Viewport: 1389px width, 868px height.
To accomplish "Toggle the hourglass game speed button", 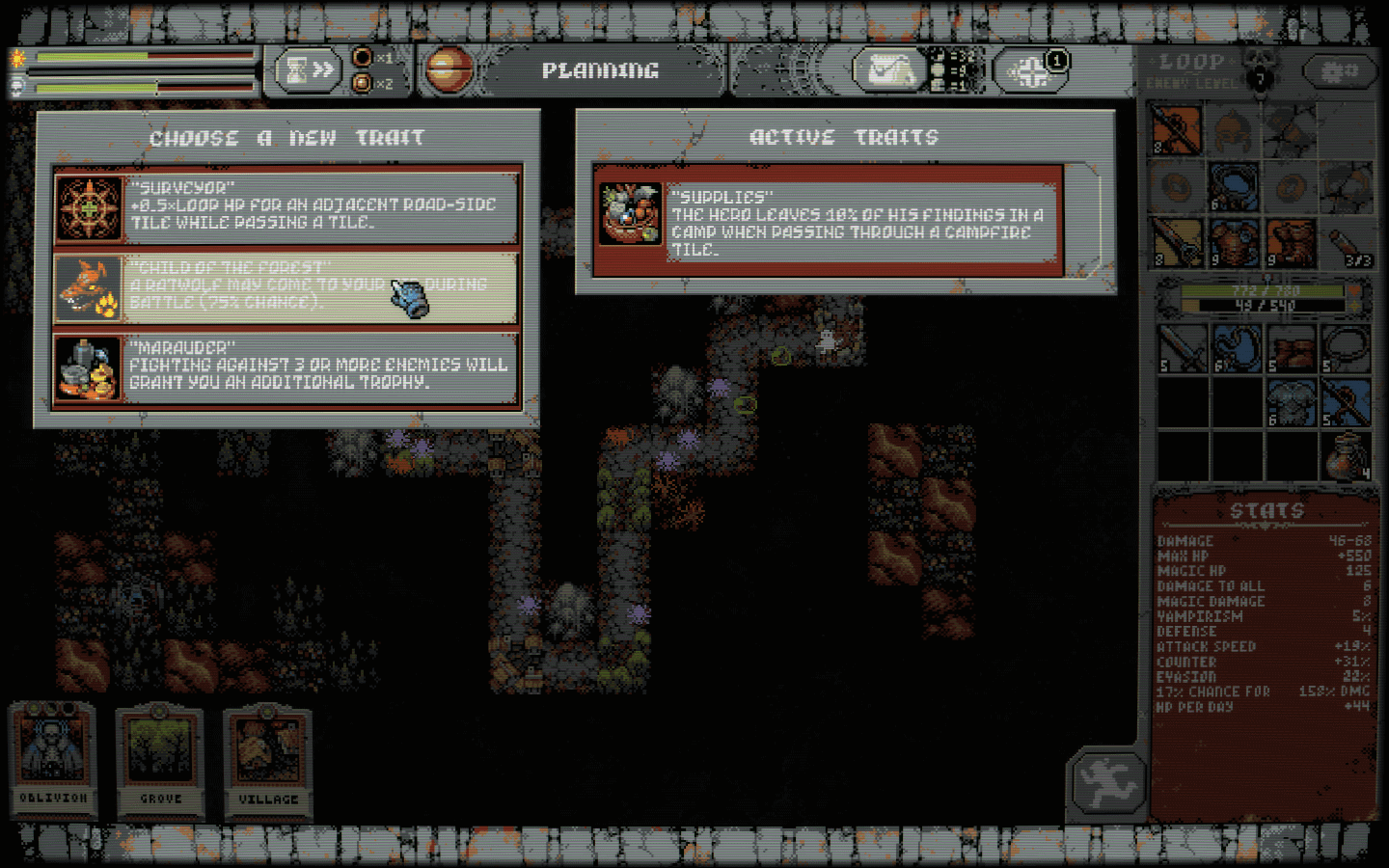I will click(309, 69).
